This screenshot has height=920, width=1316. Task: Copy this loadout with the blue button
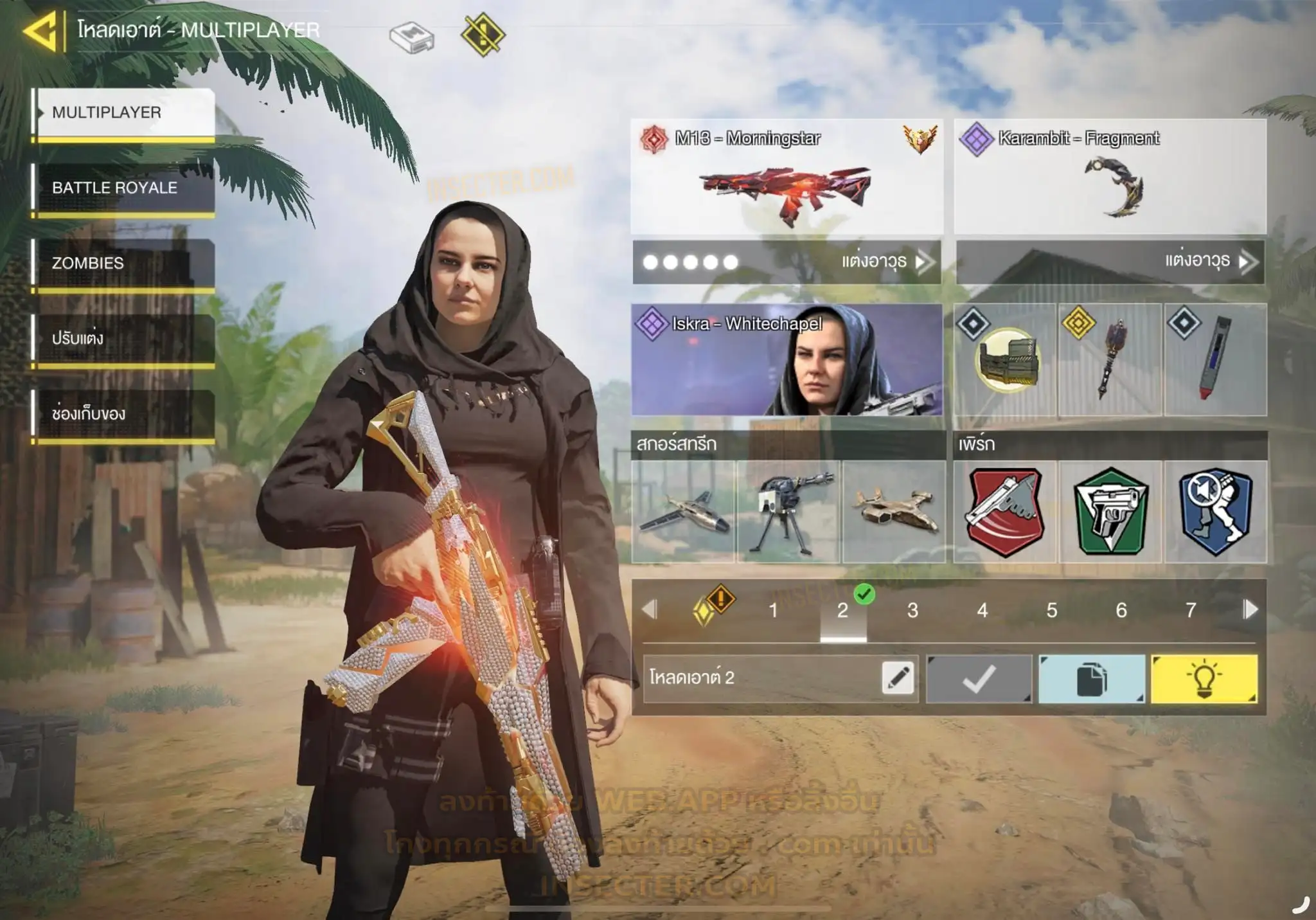[1091, 679]
